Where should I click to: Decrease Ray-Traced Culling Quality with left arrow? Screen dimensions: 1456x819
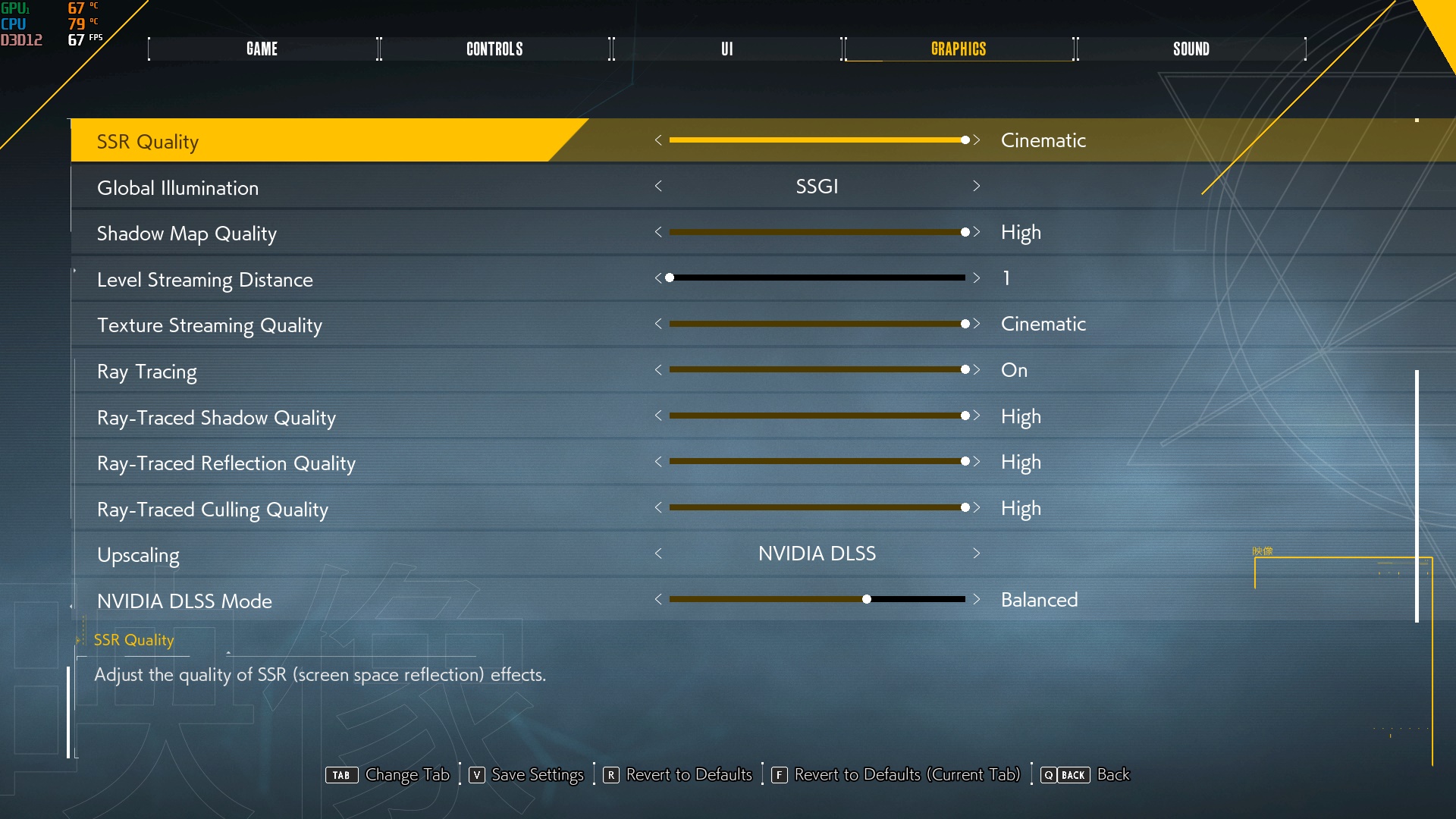(658, 508)
